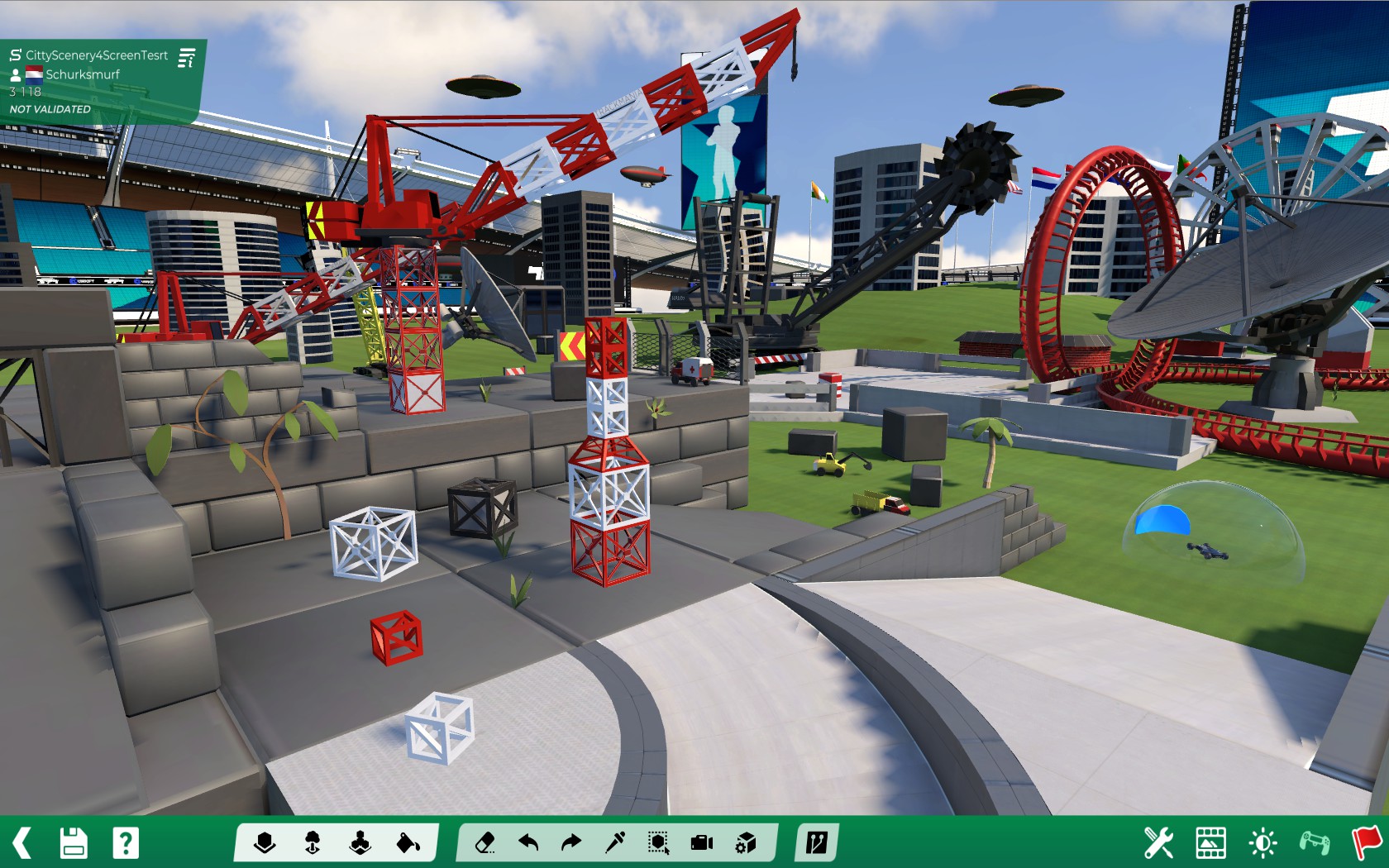Activate the eraser tool
The width and height of the screenshot is (1389, 868).
[485, 843]
